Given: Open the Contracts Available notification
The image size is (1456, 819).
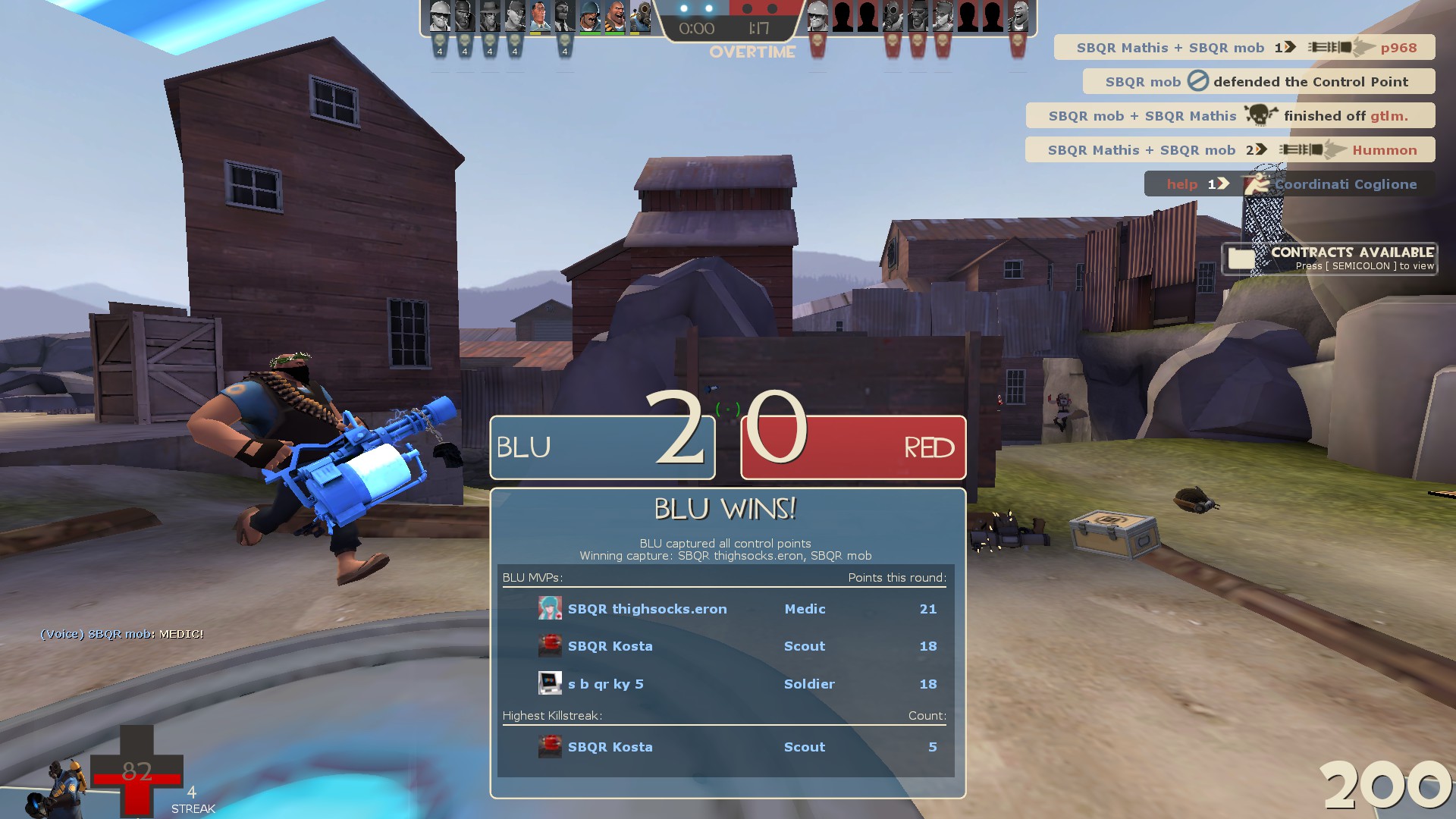Looking at the screenshot, I should 1329,259.
